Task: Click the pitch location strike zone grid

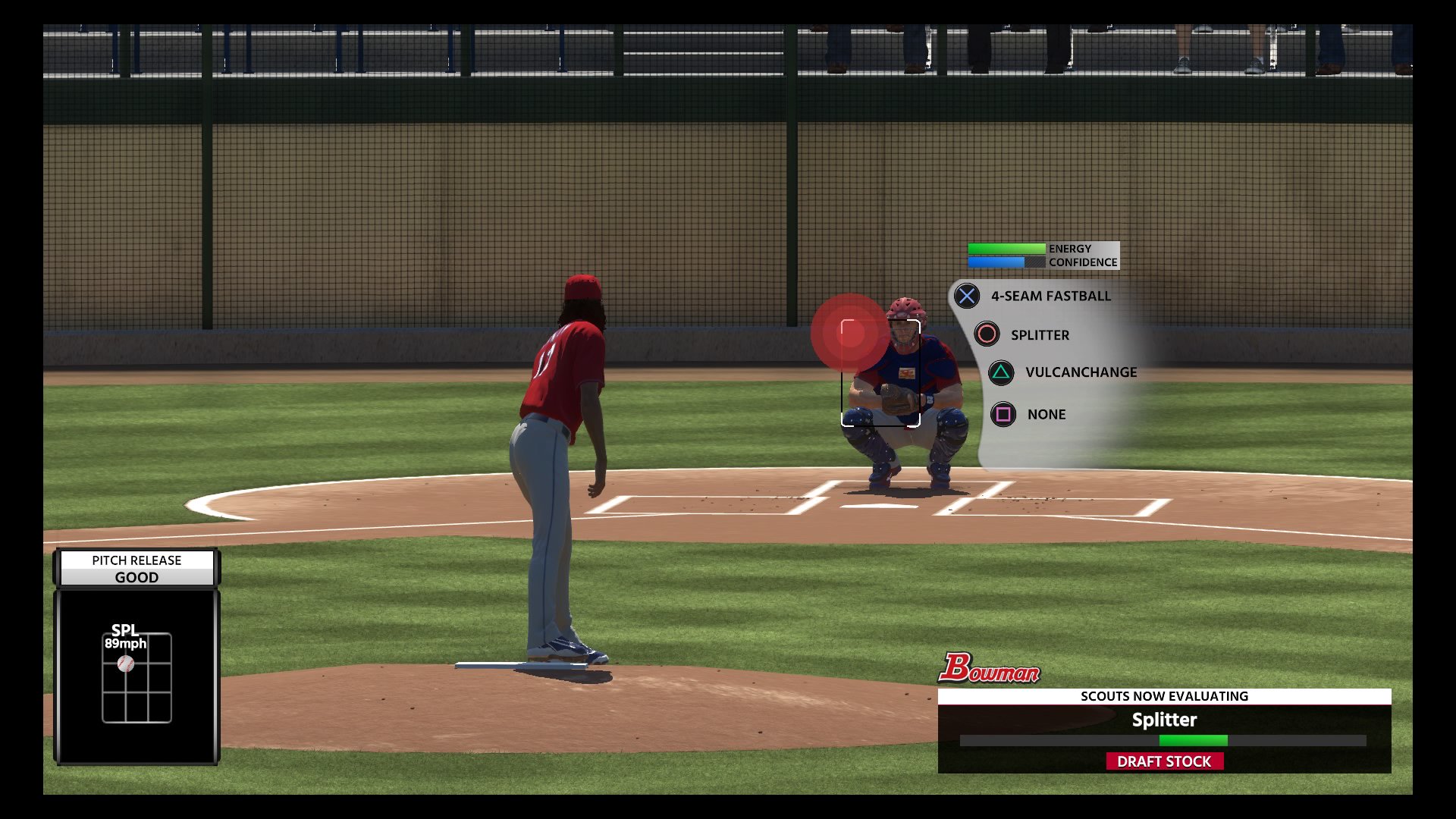Action: (x=136, y=678)
